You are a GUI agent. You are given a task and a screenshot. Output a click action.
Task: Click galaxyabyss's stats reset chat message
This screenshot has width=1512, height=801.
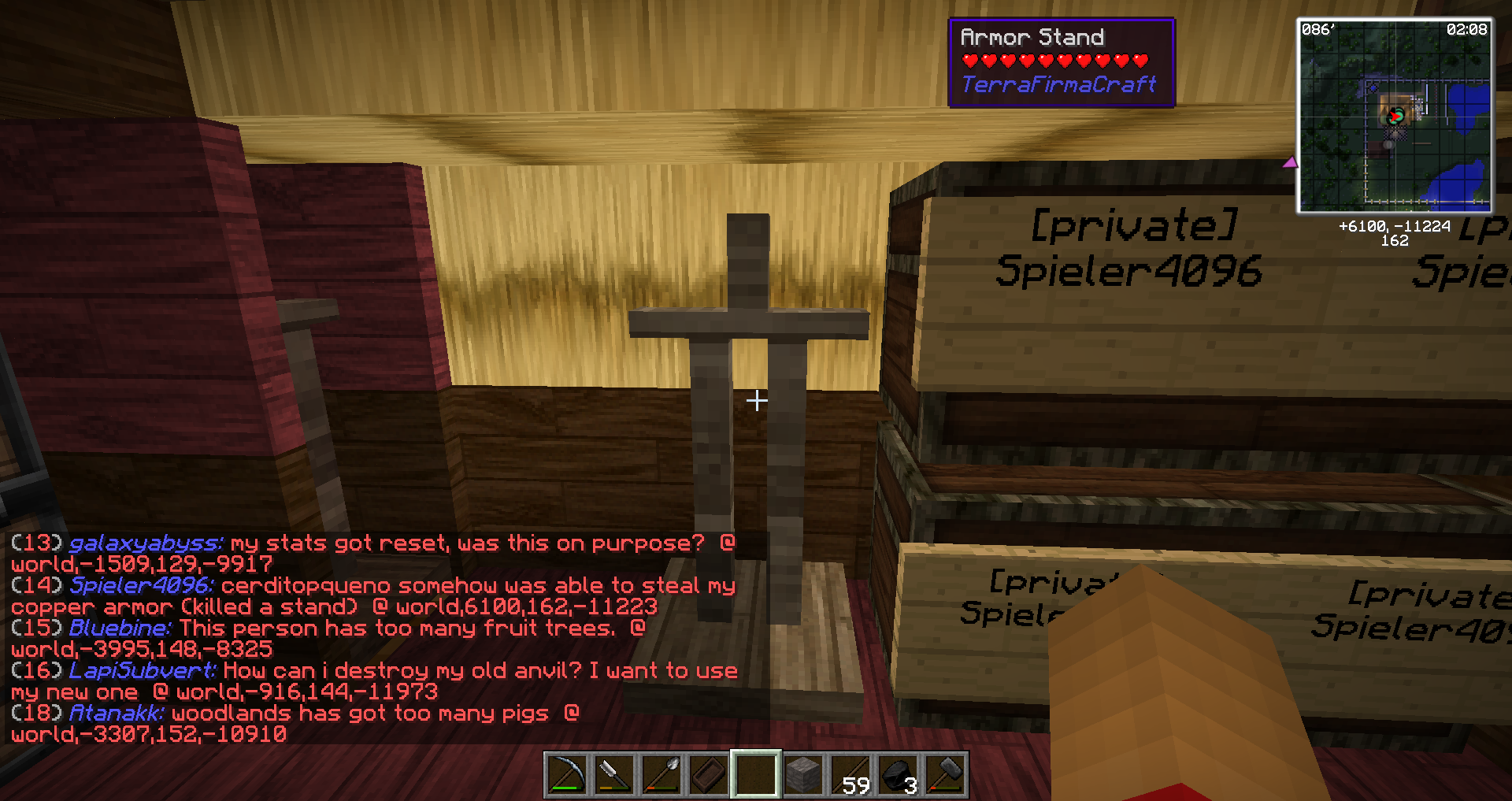[373, 554]
